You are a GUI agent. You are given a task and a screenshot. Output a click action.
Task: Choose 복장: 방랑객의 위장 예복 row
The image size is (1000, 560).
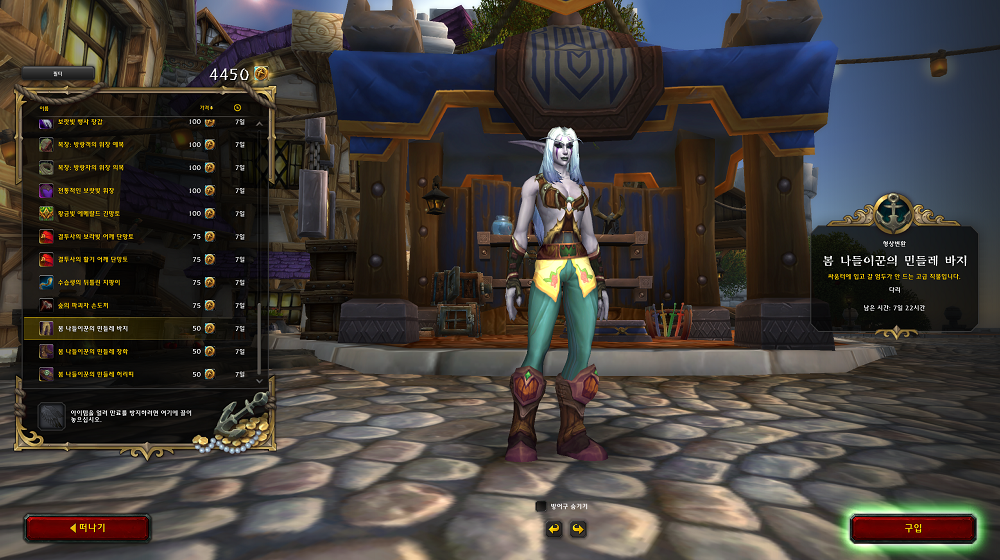pyautogui.click(x=140, y=144)
